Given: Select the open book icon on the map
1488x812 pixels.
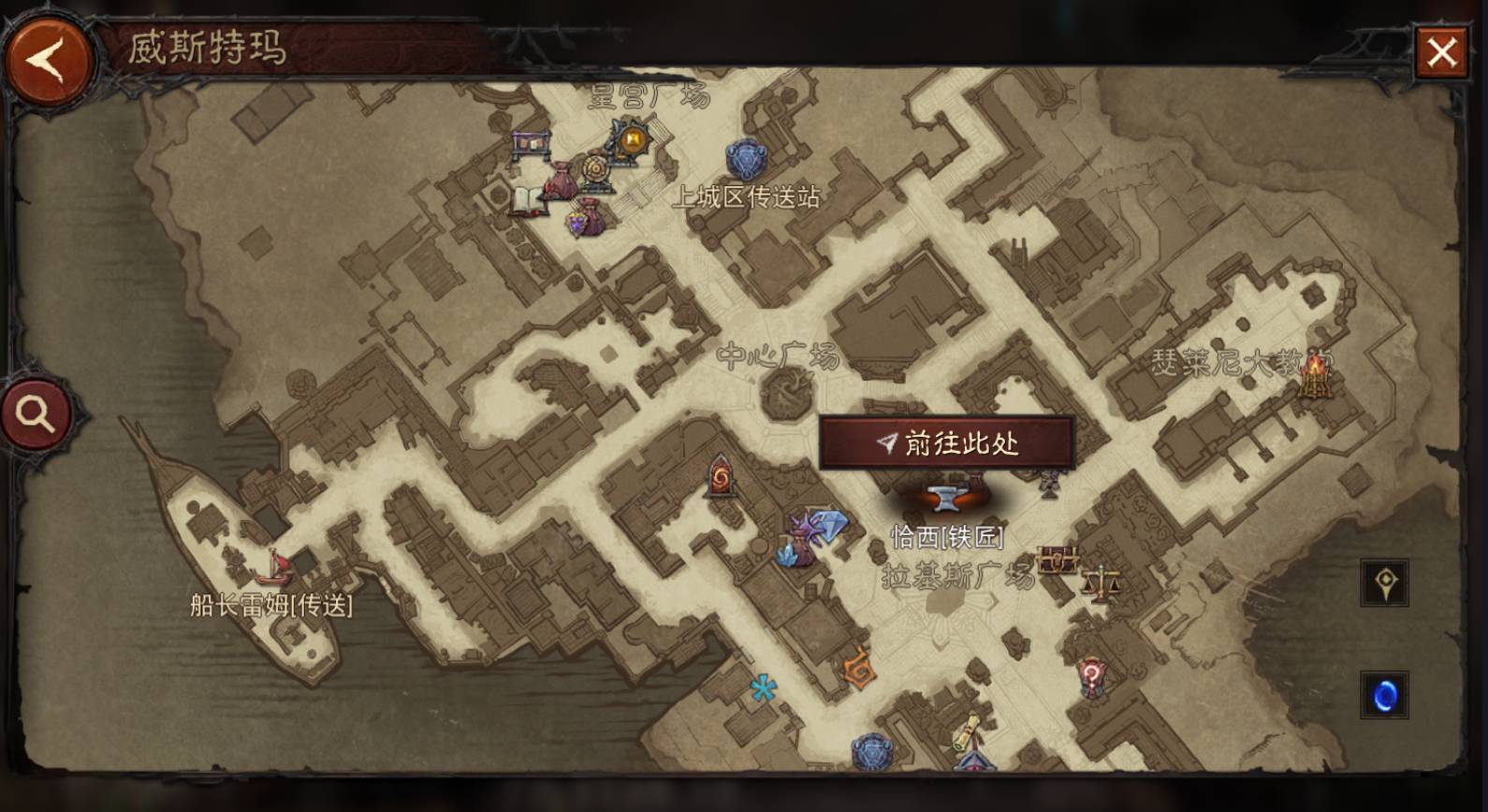Looking at the screenshot, I should (x=527, y=199).
